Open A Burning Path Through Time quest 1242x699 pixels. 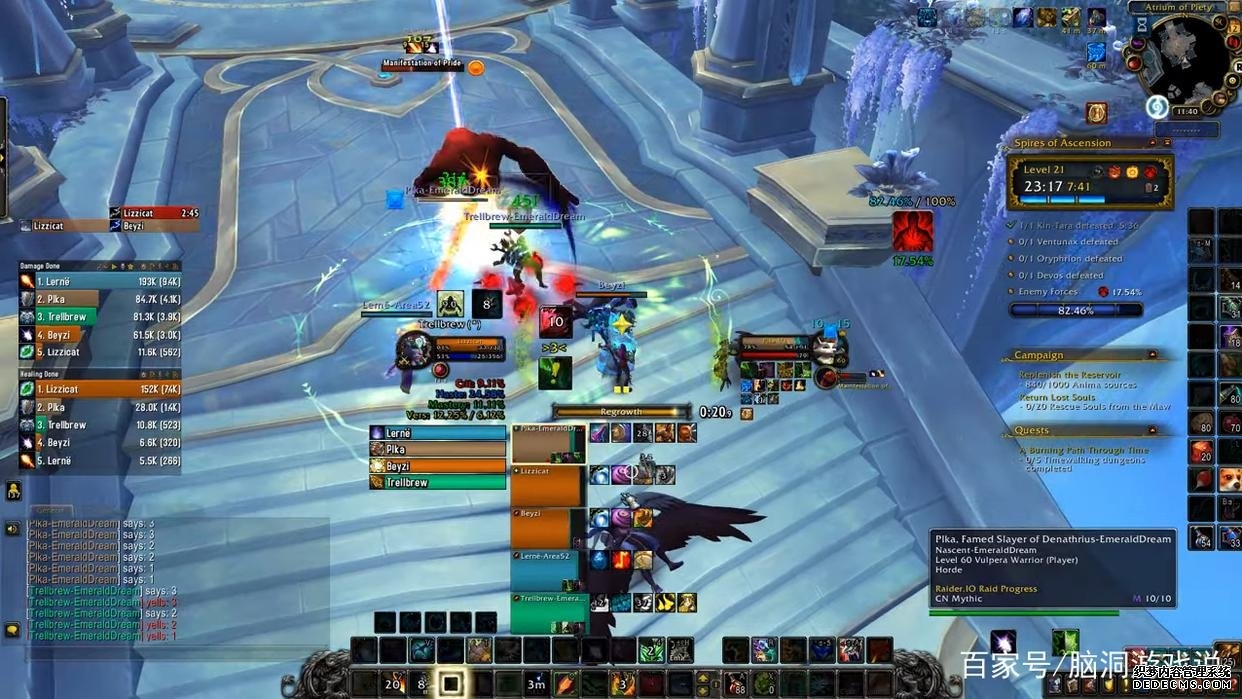(x=1083, y=451)
